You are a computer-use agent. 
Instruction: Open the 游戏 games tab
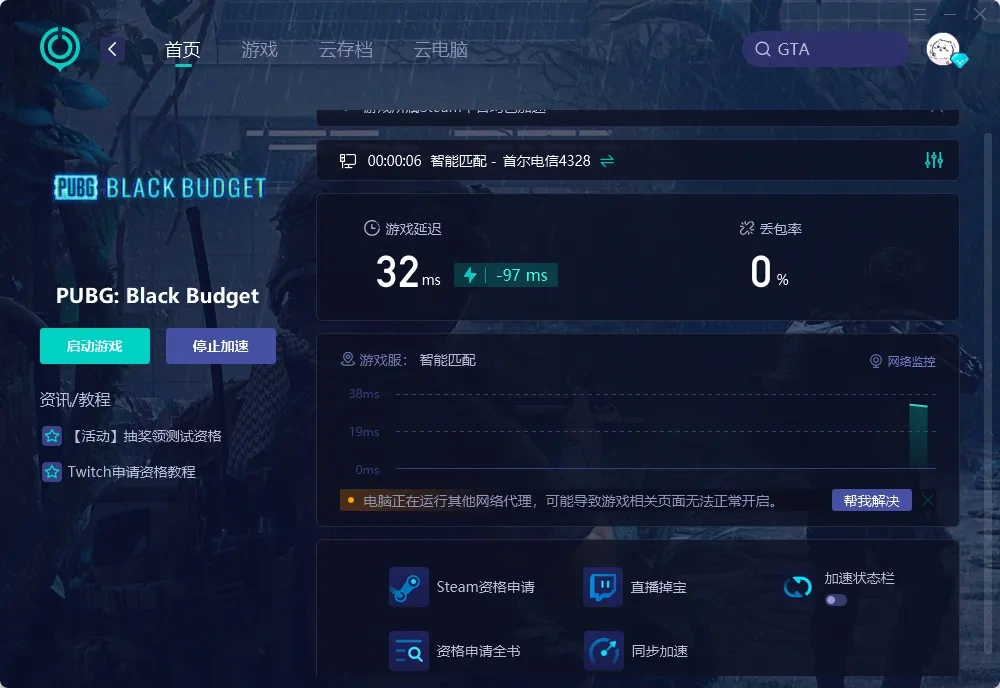[x=259, y=50]
